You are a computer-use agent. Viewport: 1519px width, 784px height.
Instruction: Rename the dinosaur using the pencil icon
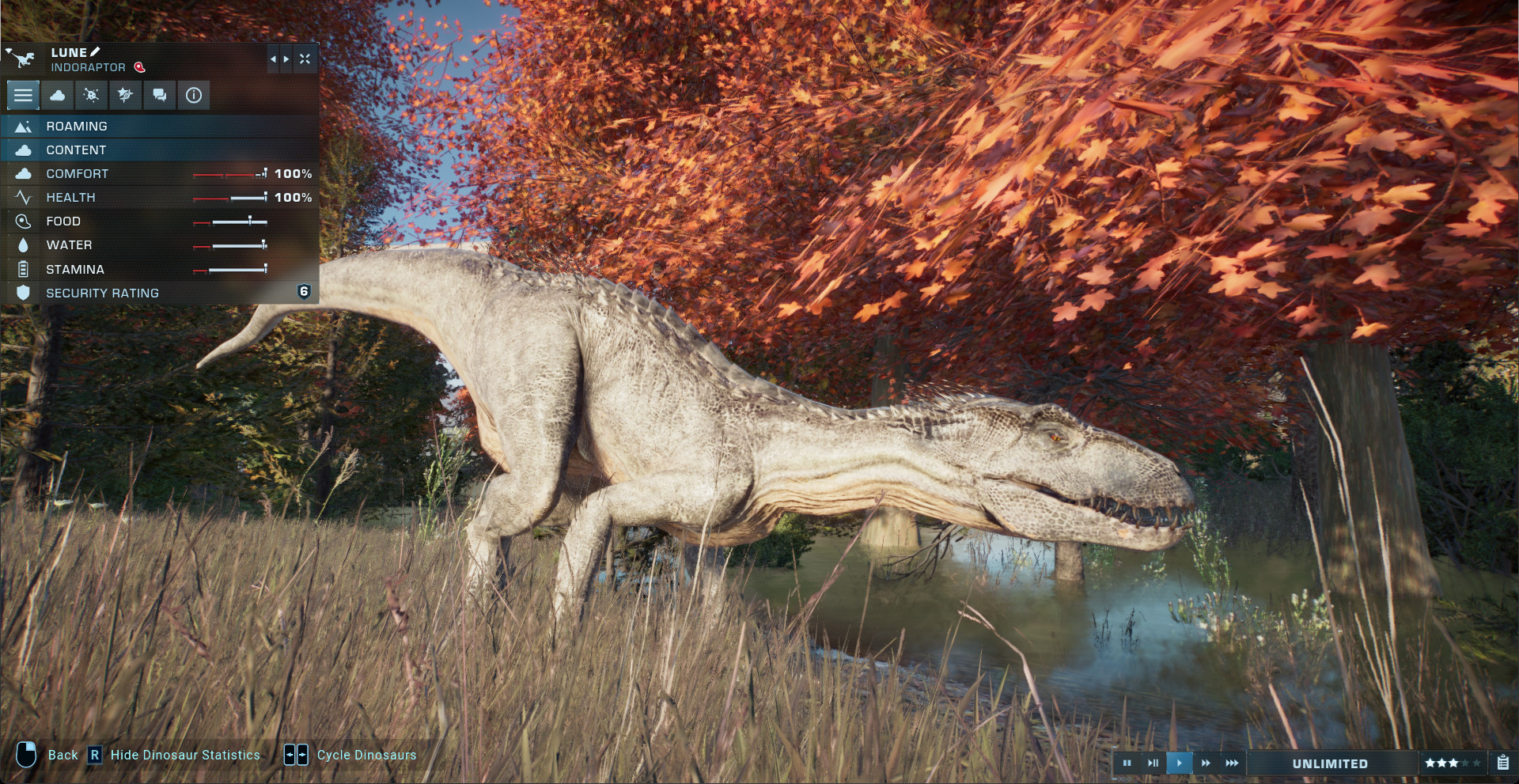click(96, 52)
